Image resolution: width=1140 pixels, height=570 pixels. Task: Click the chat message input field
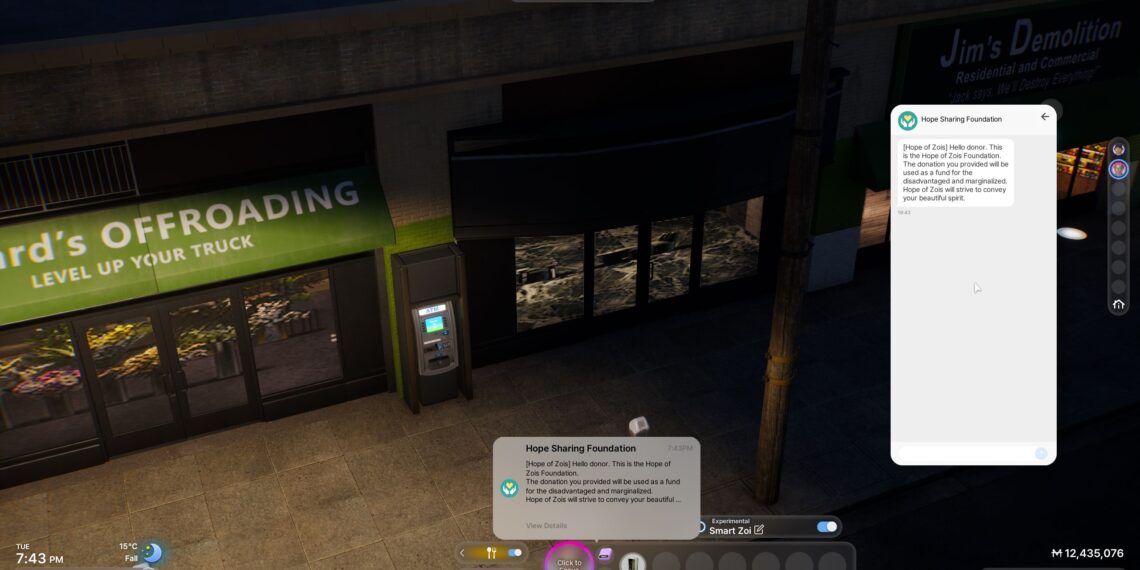(964, 454)
